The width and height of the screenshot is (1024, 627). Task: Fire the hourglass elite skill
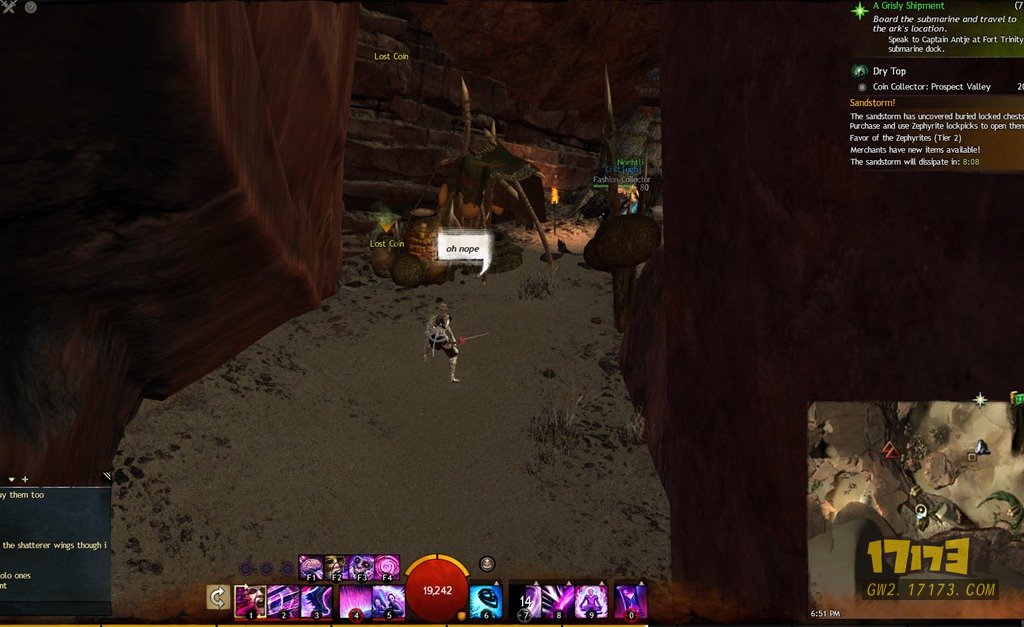[630, 601]
